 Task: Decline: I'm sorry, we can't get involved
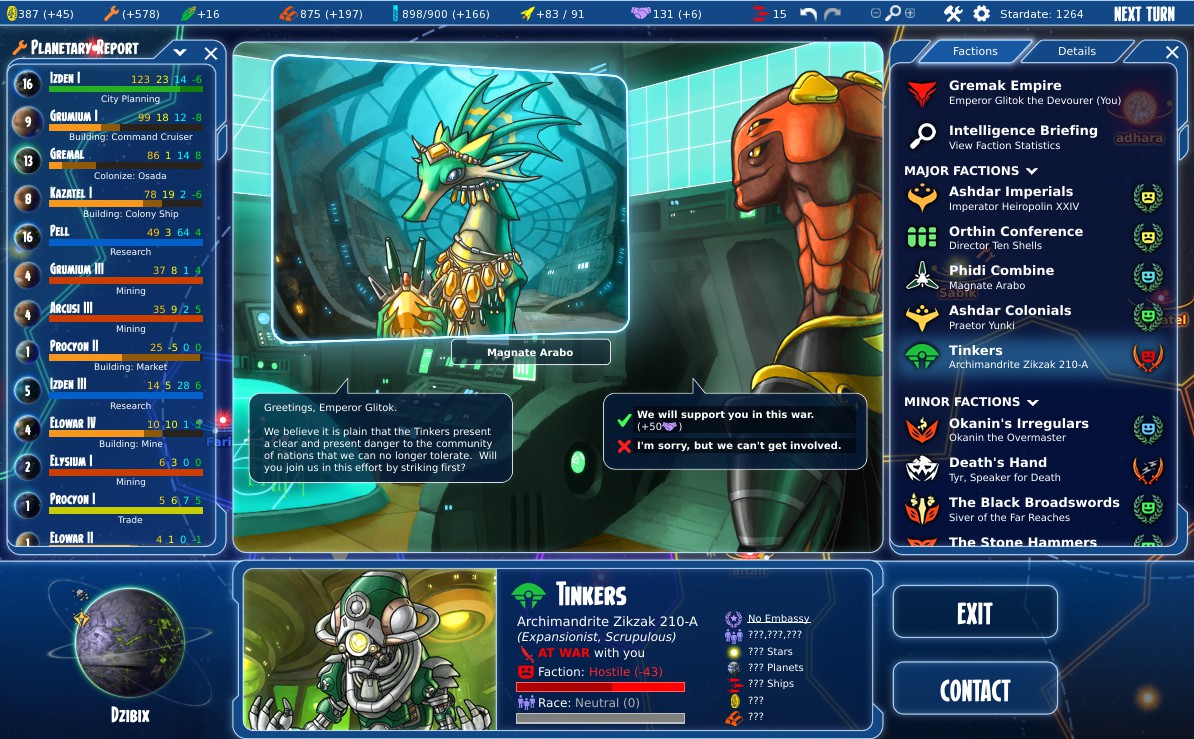point(738,446)
